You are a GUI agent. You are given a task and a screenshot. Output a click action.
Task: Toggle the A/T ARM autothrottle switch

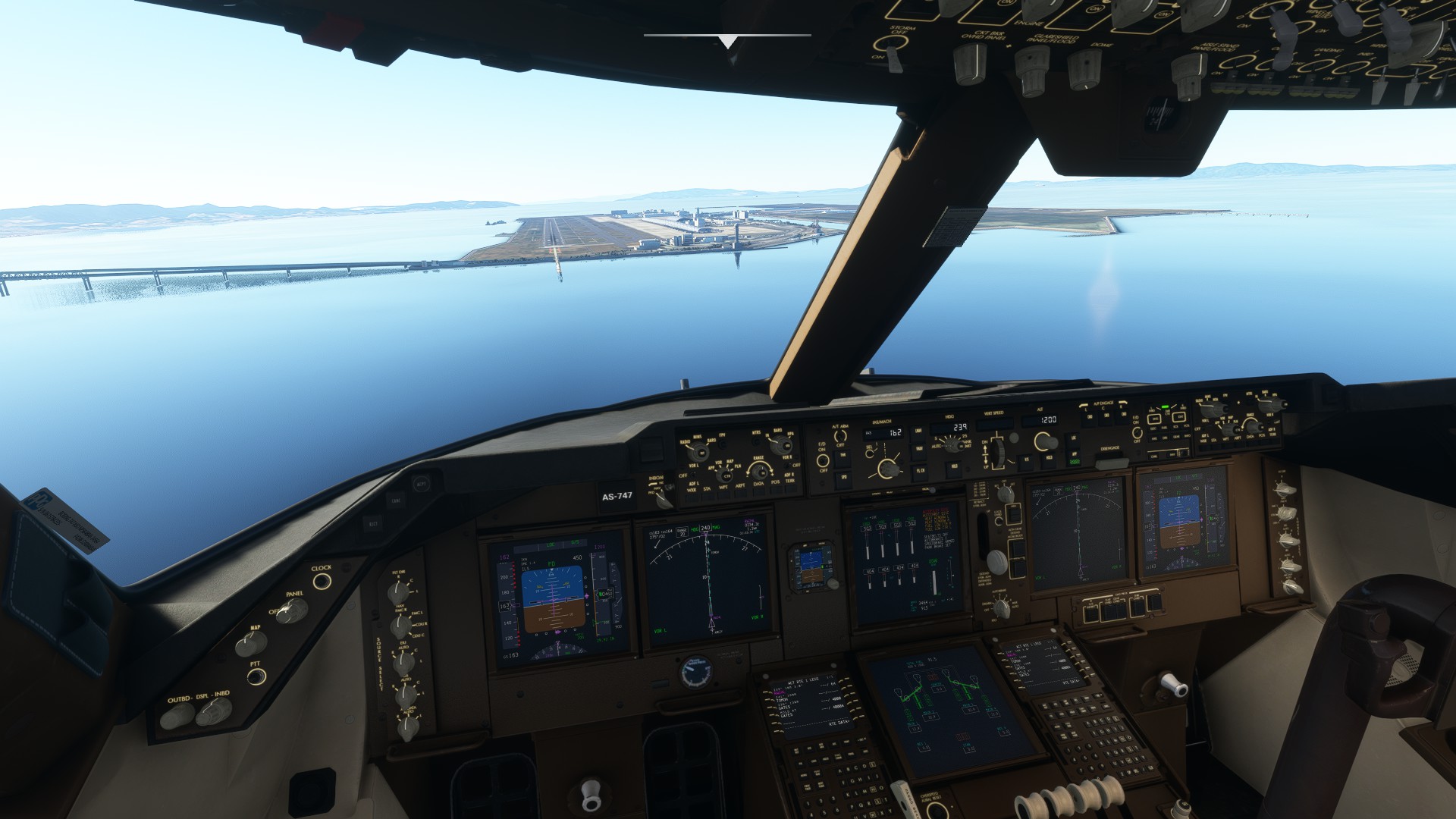point(840,438)
